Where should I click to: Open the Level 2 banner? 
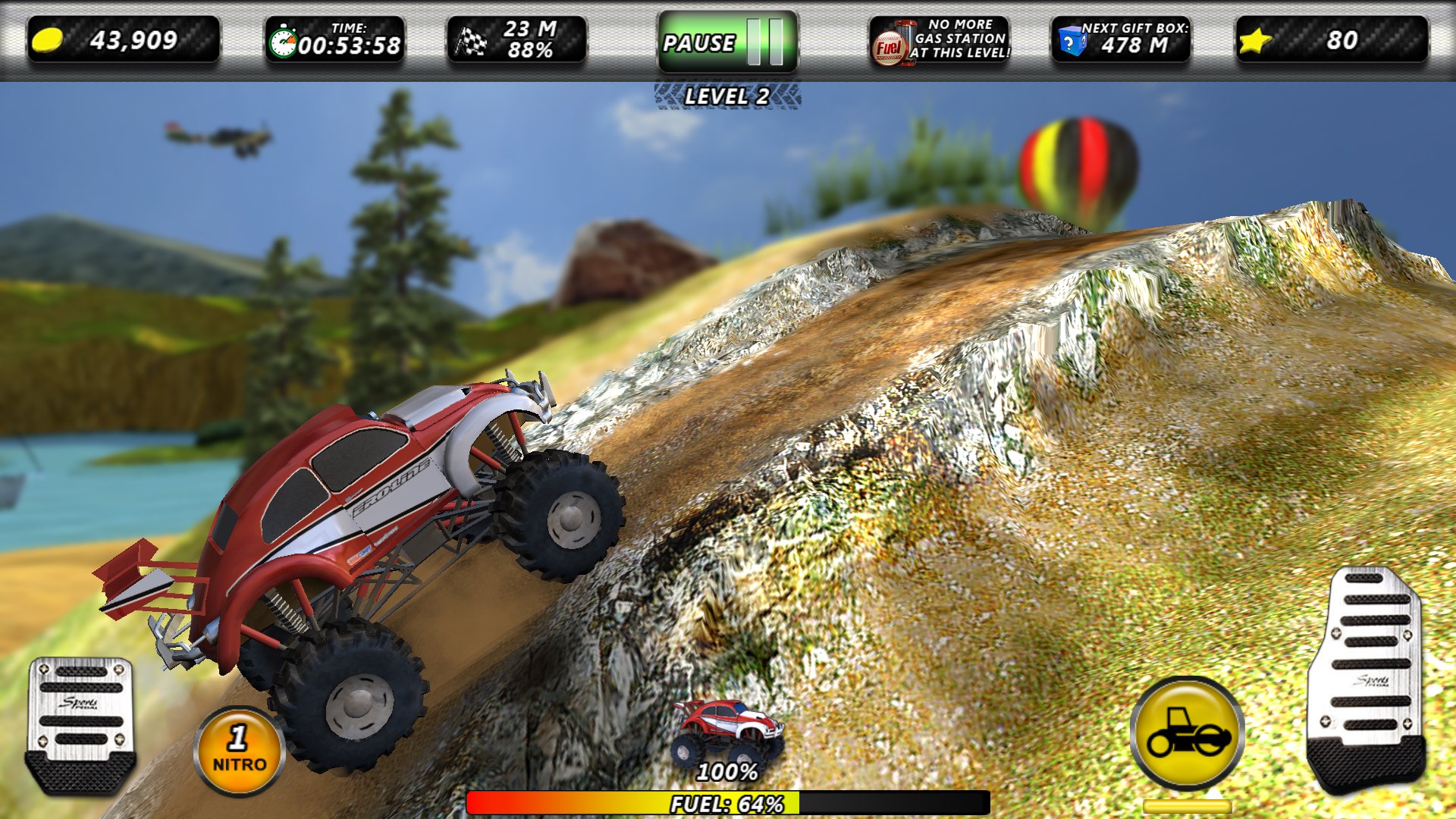click(726, 95)
